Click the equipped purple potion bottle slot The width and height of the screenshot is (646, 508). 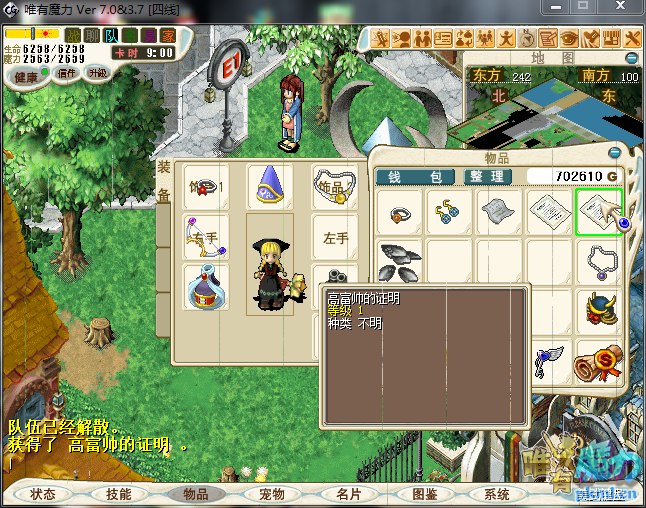(x=206, y=287)
